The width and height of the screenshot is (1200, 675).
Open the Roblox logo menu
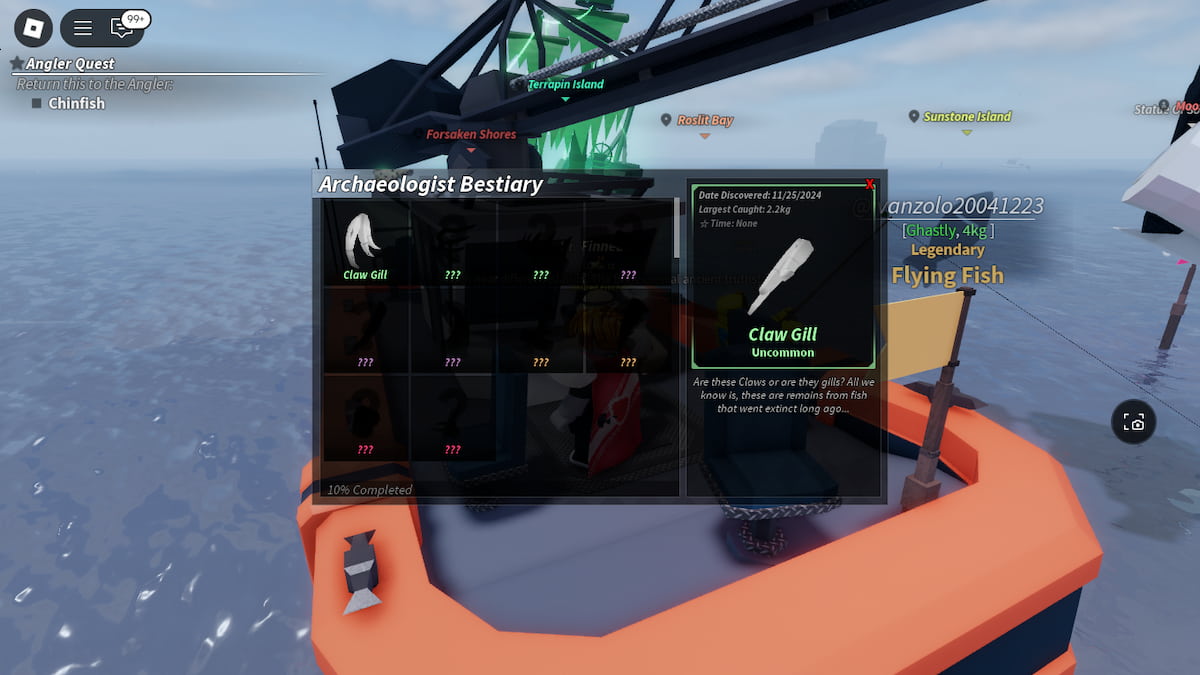pyautogui.click(x=33, y=28)
